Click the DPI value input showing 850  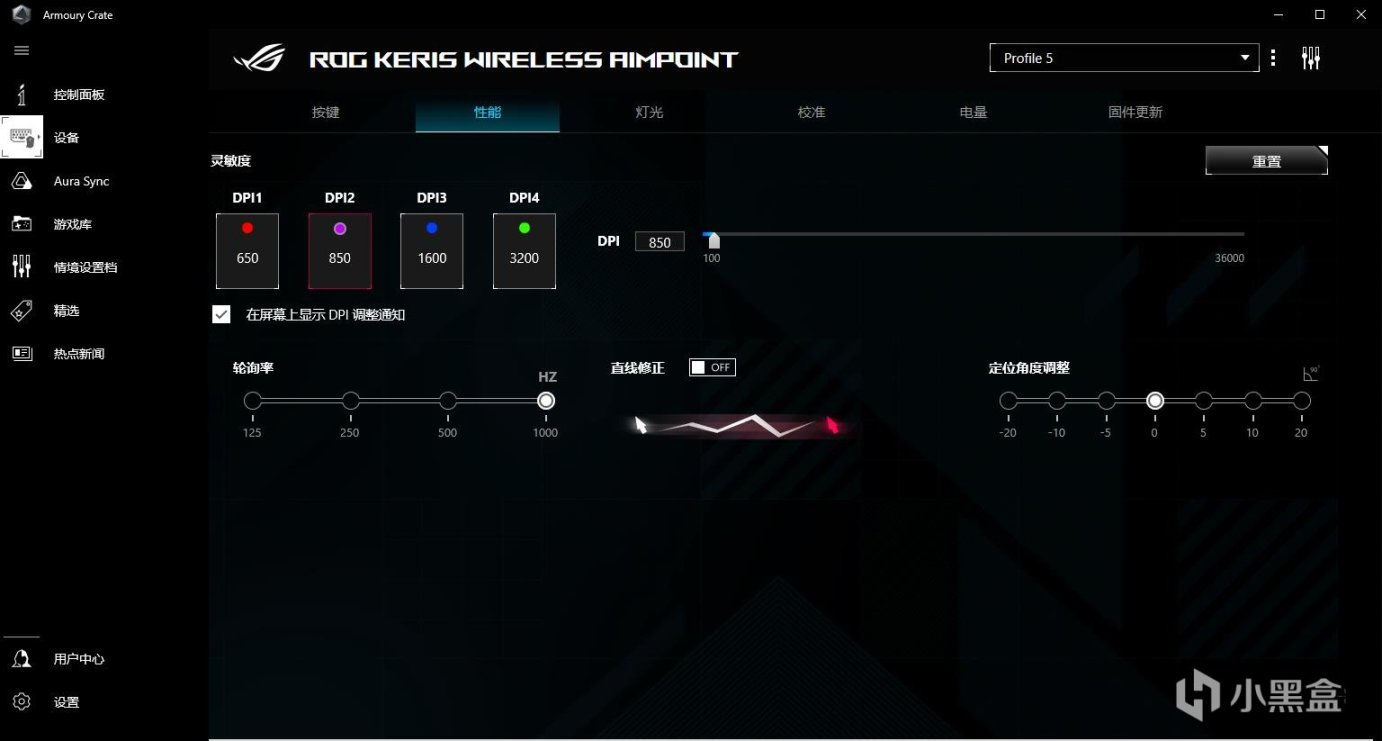pos(659,241)
